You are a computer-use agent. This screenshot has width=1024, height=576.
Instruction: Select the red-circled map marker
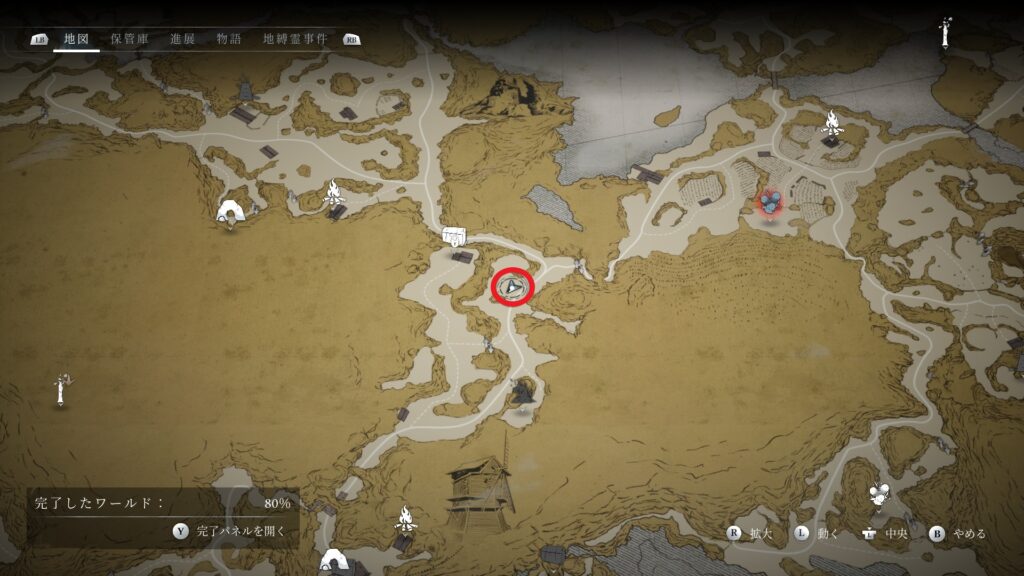click(x=513, y=288)
